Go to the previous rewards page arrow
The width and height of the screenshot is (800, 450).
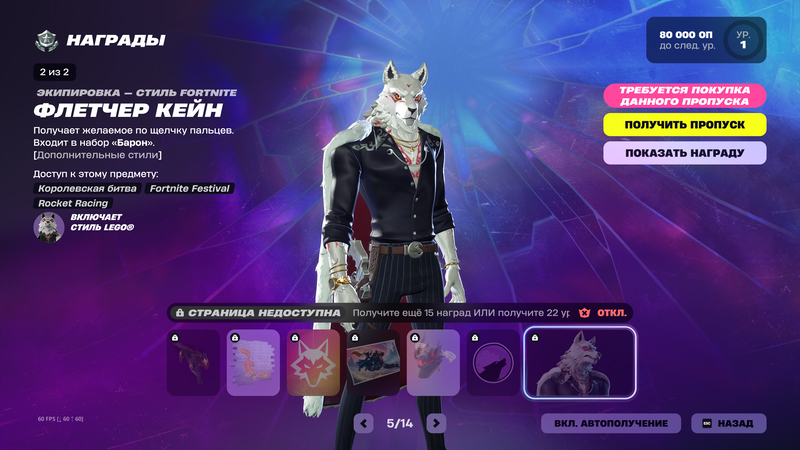click(x=365, y=423)
